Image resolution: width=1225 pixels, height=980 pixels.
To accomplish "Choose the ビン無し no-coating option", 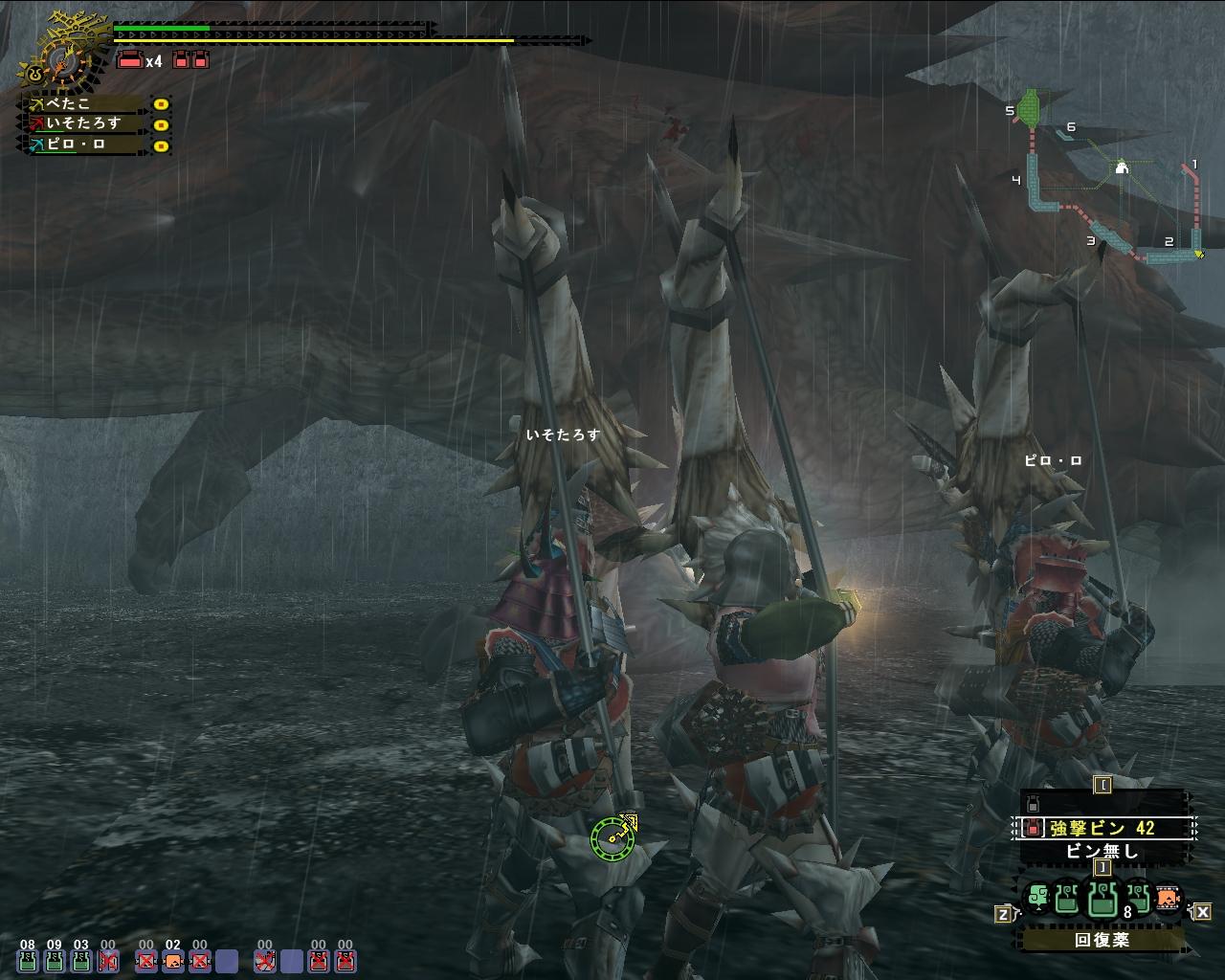I will pos(1103,851).
